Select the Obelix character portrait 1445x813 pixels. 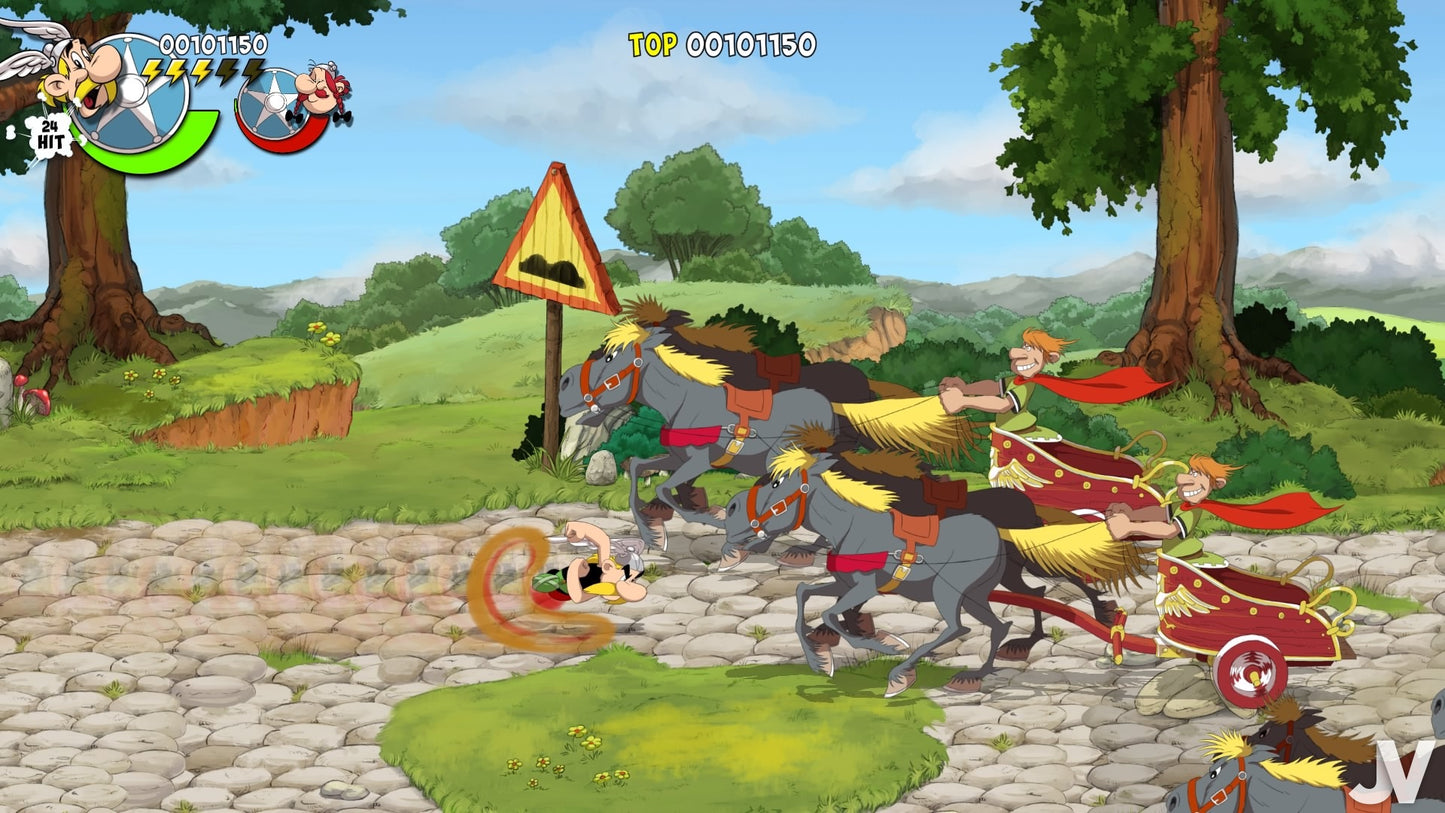(x=318, y=93)
